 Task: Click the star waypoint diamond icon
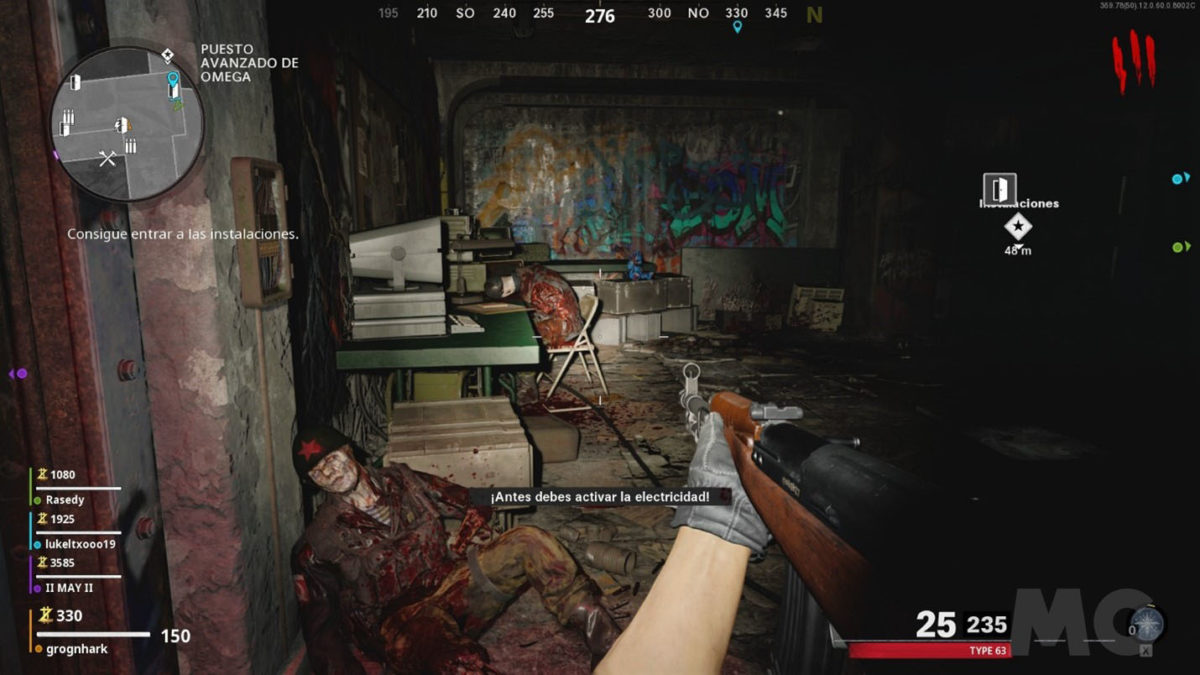[x=1018, y=227]
